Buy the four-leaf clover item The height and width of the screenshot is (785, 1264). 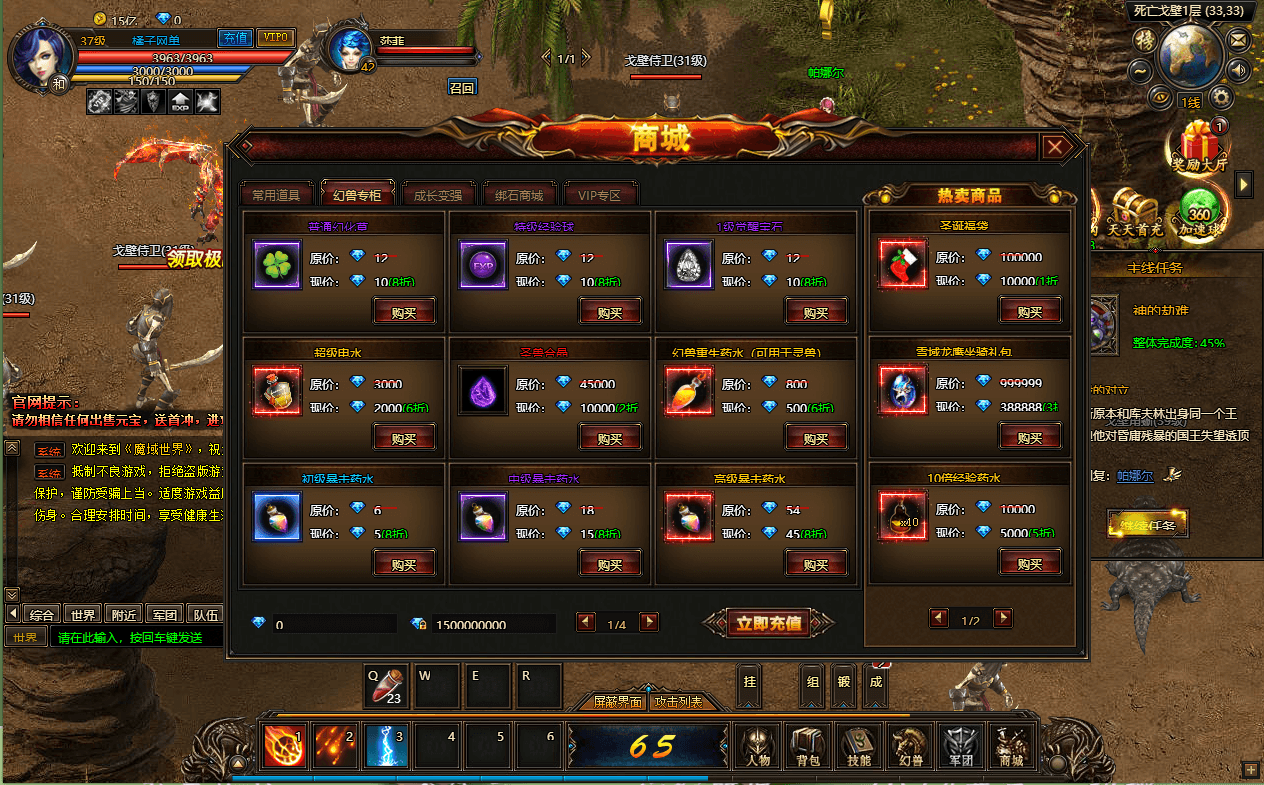coord(404,312)
